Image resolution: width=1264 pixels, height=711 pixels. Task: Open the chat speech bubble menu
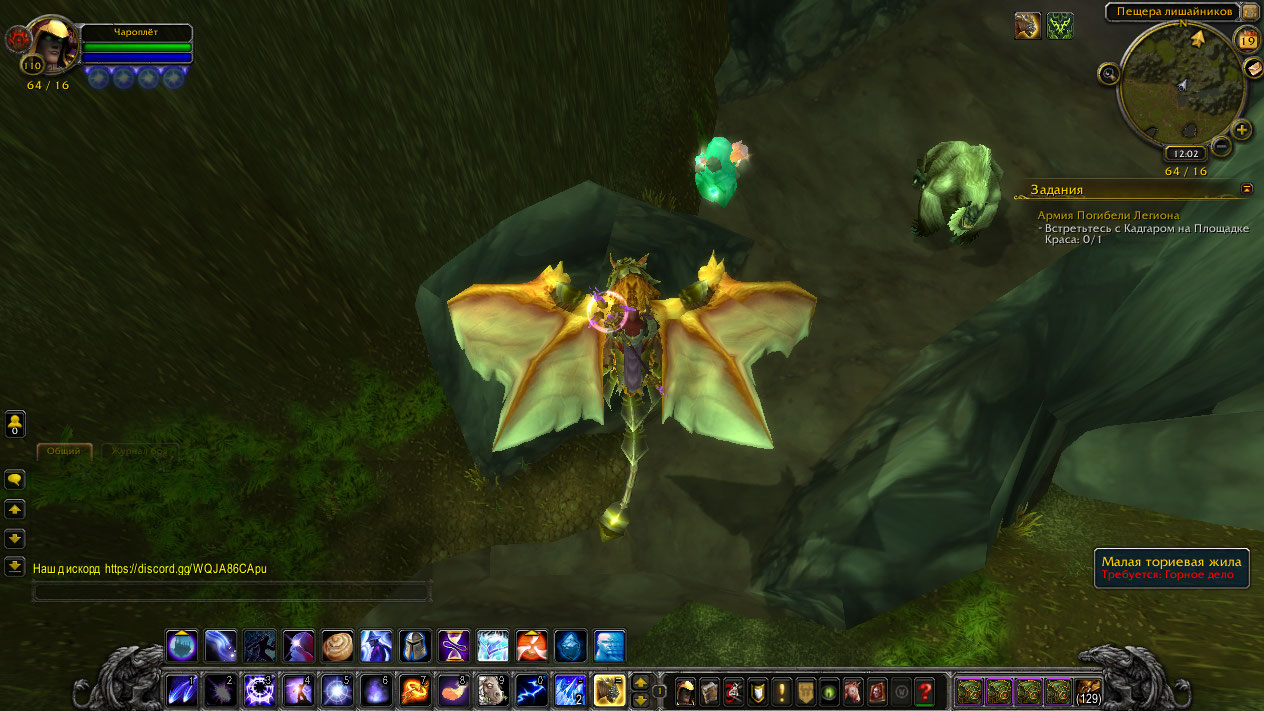click(15, 480)
